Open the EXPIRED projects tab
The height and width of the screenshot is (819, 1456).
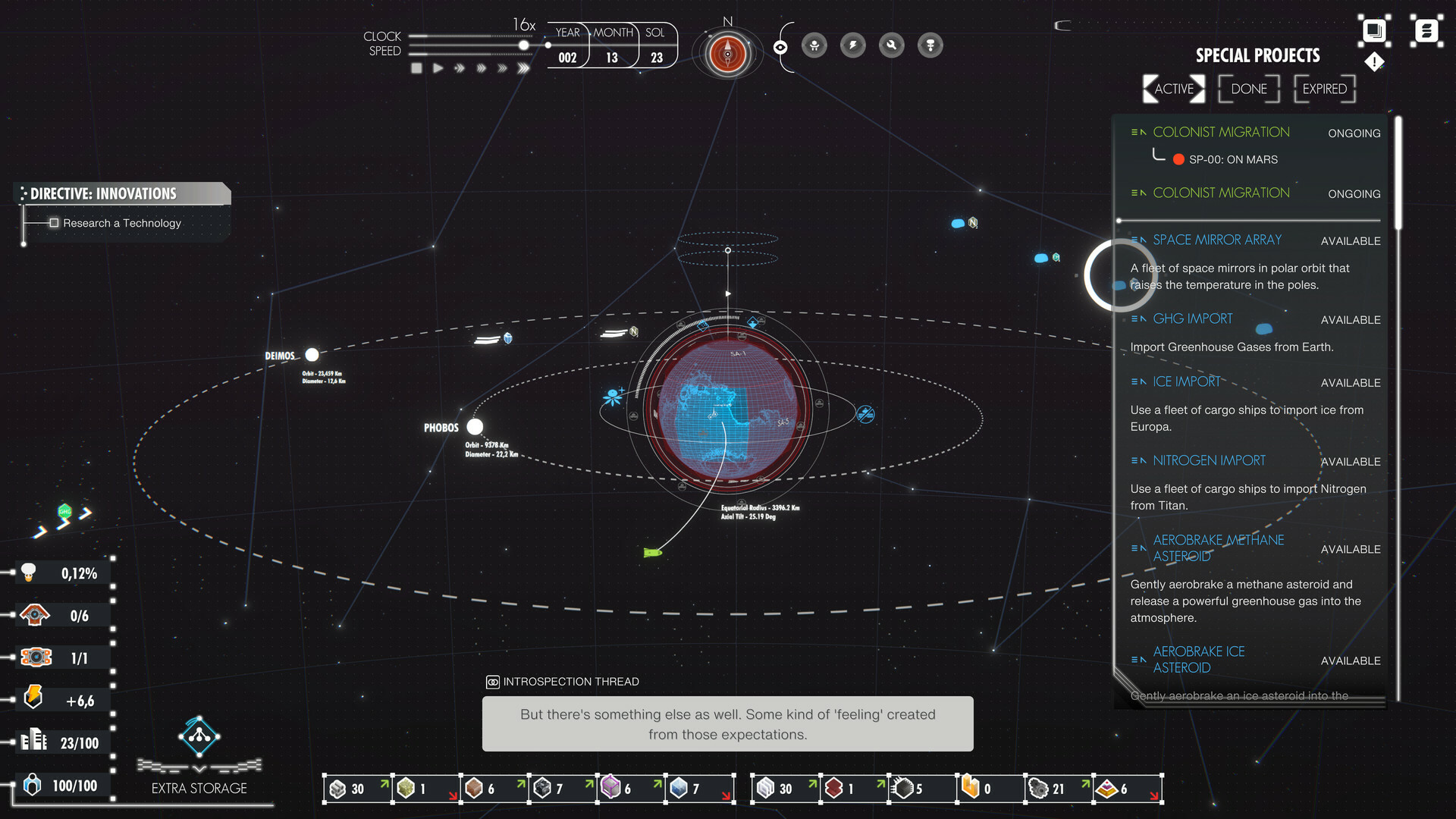pos(1325,89)
